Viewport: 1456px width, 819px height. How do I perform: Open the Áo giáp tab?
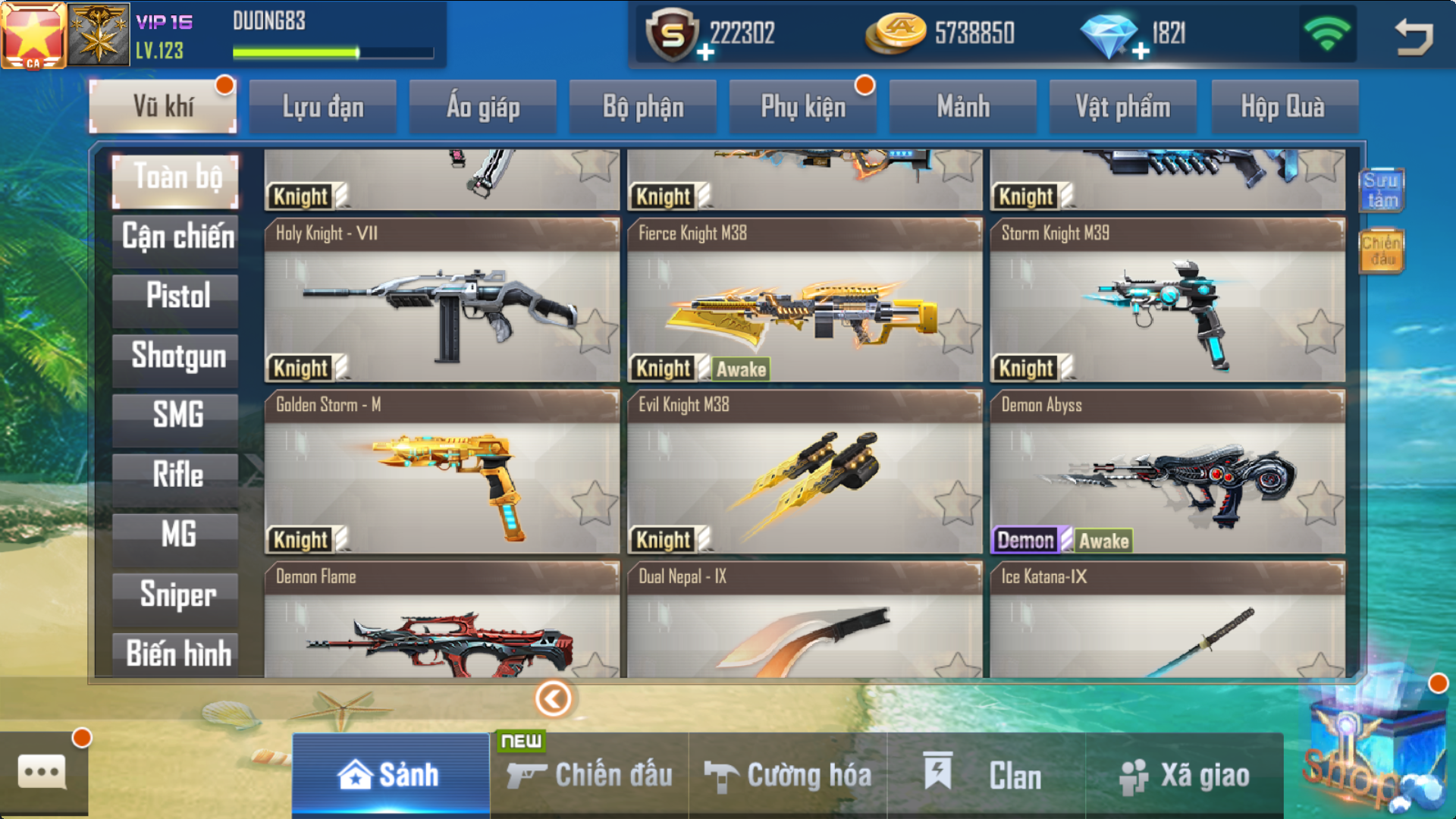tap(483, 107)
